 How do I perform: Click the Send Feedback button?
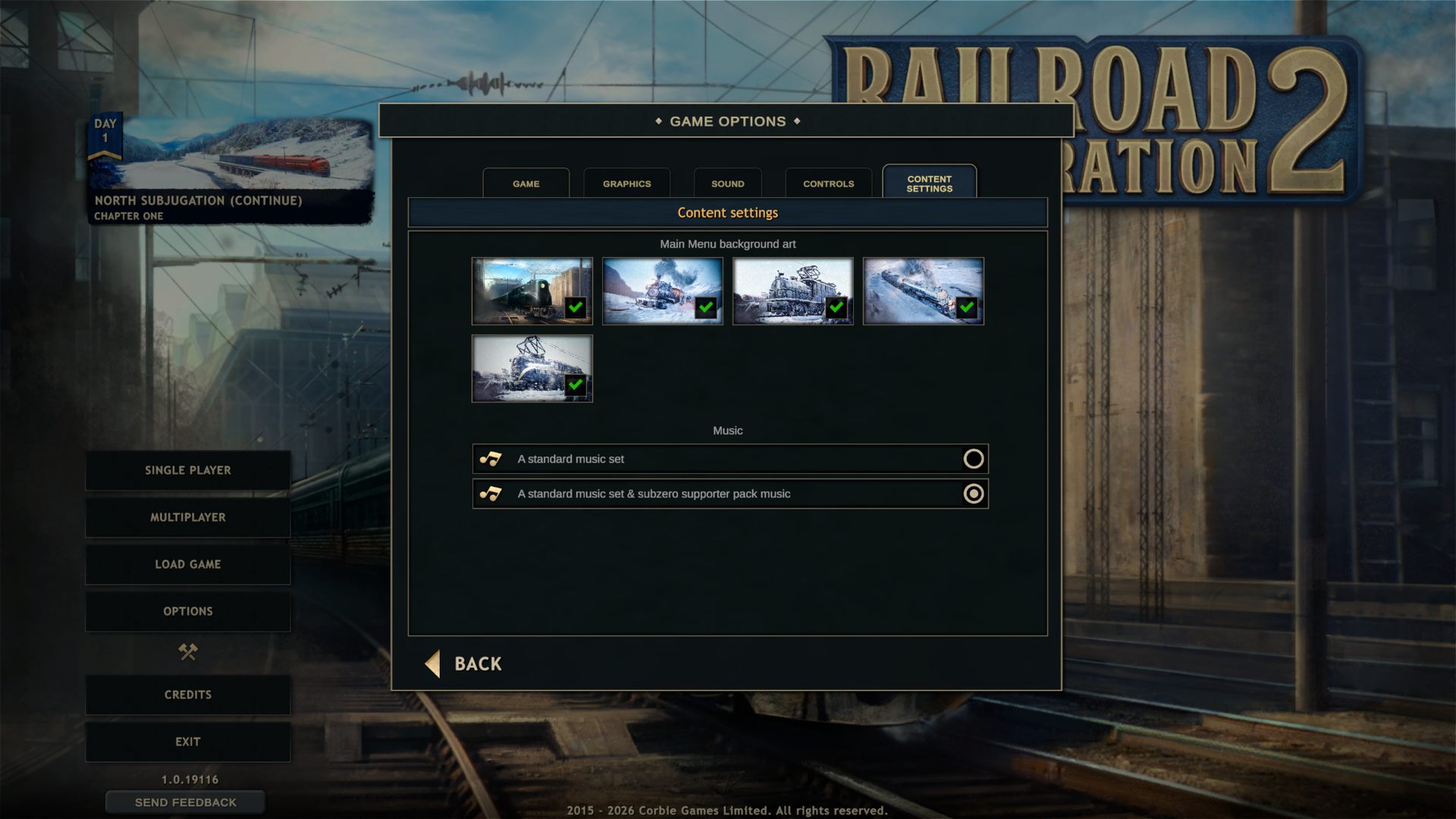point(185,802)
